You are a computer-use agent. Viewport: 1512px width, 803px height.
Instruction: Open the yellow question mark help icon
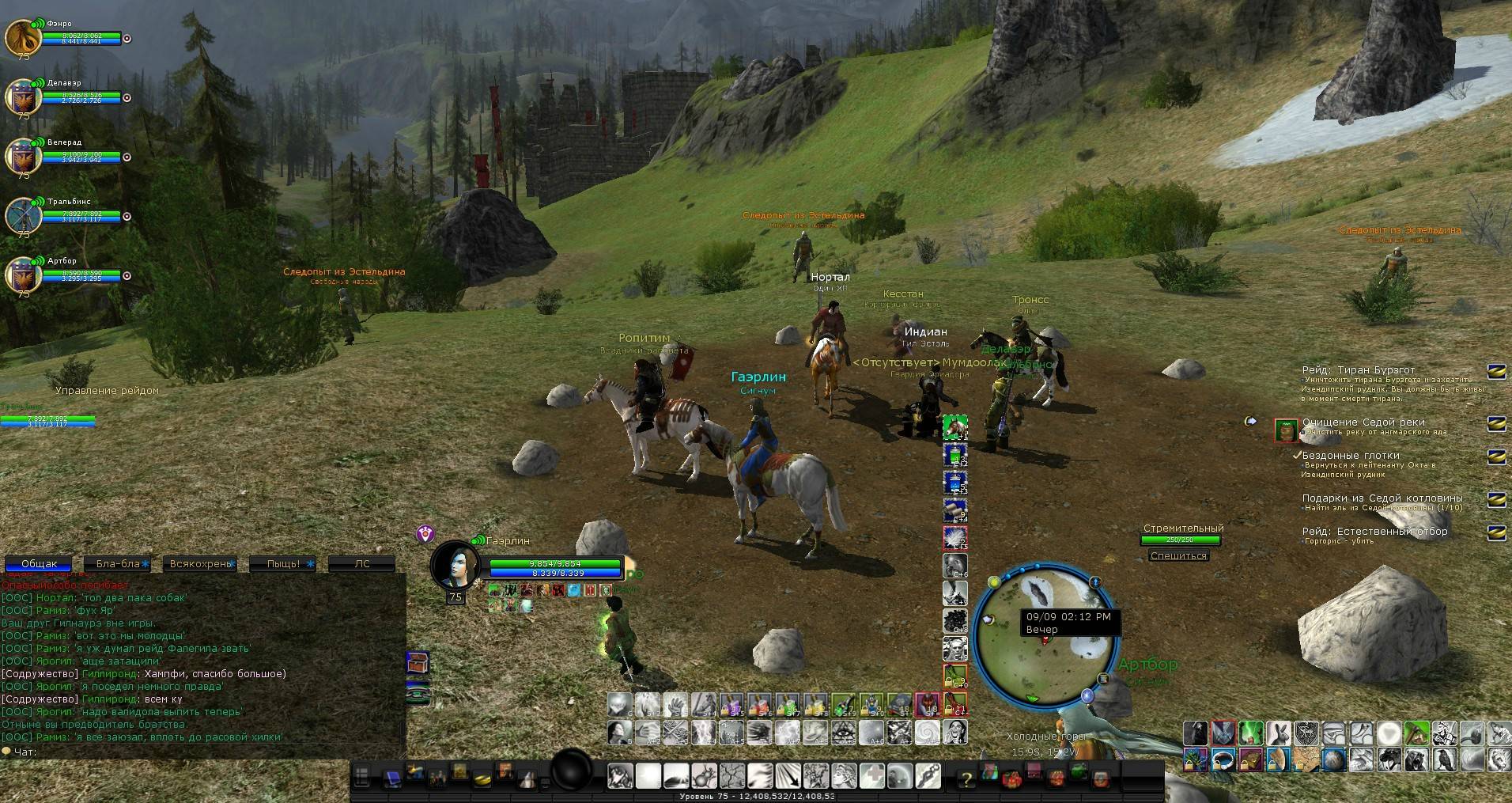click(966, 779)
